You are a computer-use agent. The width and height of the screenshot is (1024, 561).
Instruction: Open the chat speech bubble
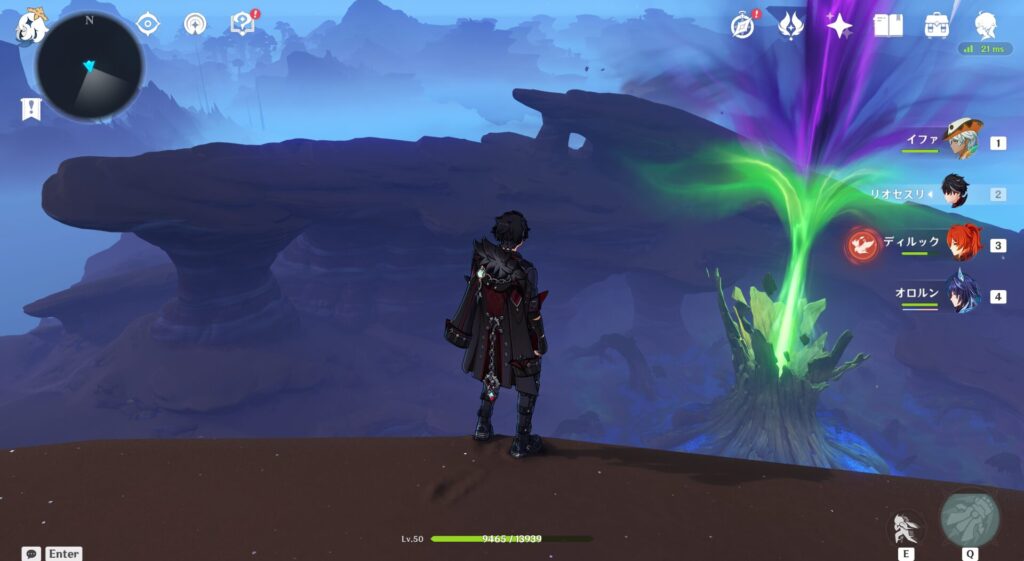pos(31,553)
